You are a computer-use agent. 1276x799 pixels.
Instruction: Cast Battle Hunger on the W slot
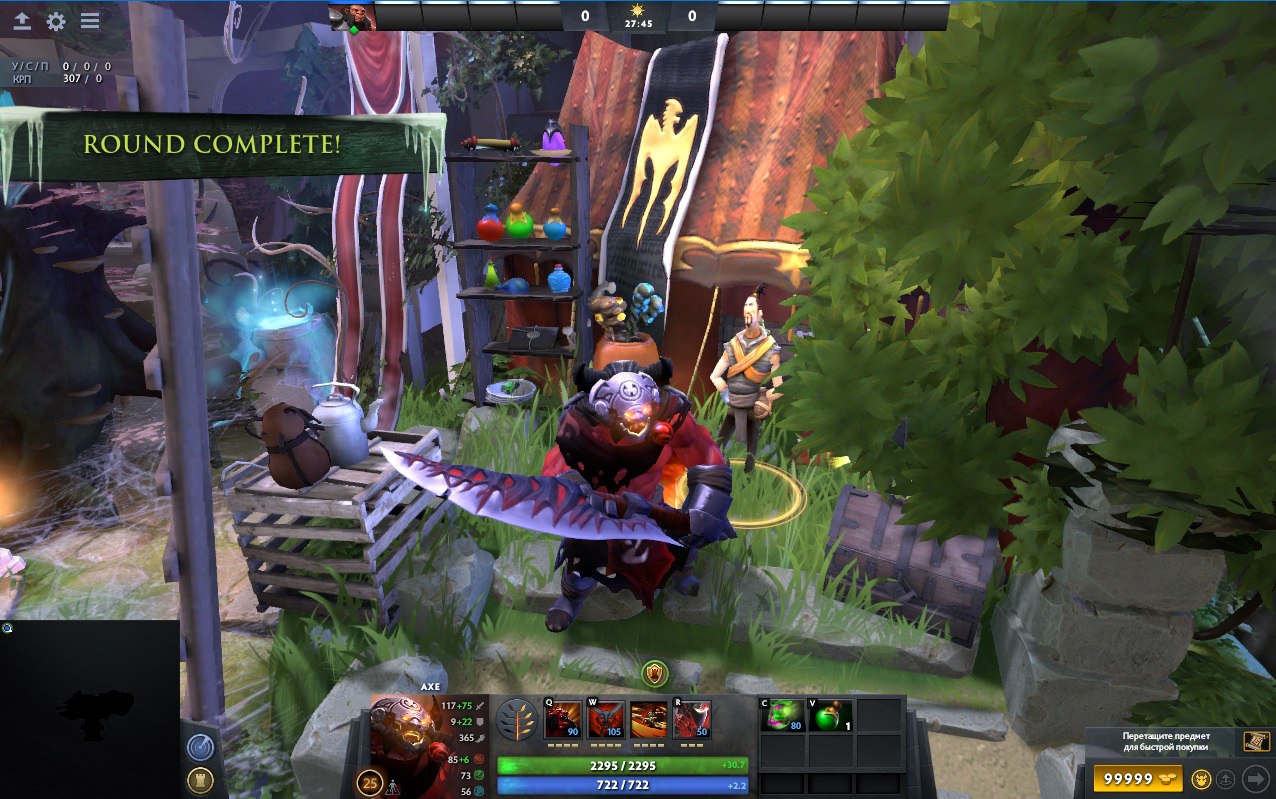tap(606, 720)
